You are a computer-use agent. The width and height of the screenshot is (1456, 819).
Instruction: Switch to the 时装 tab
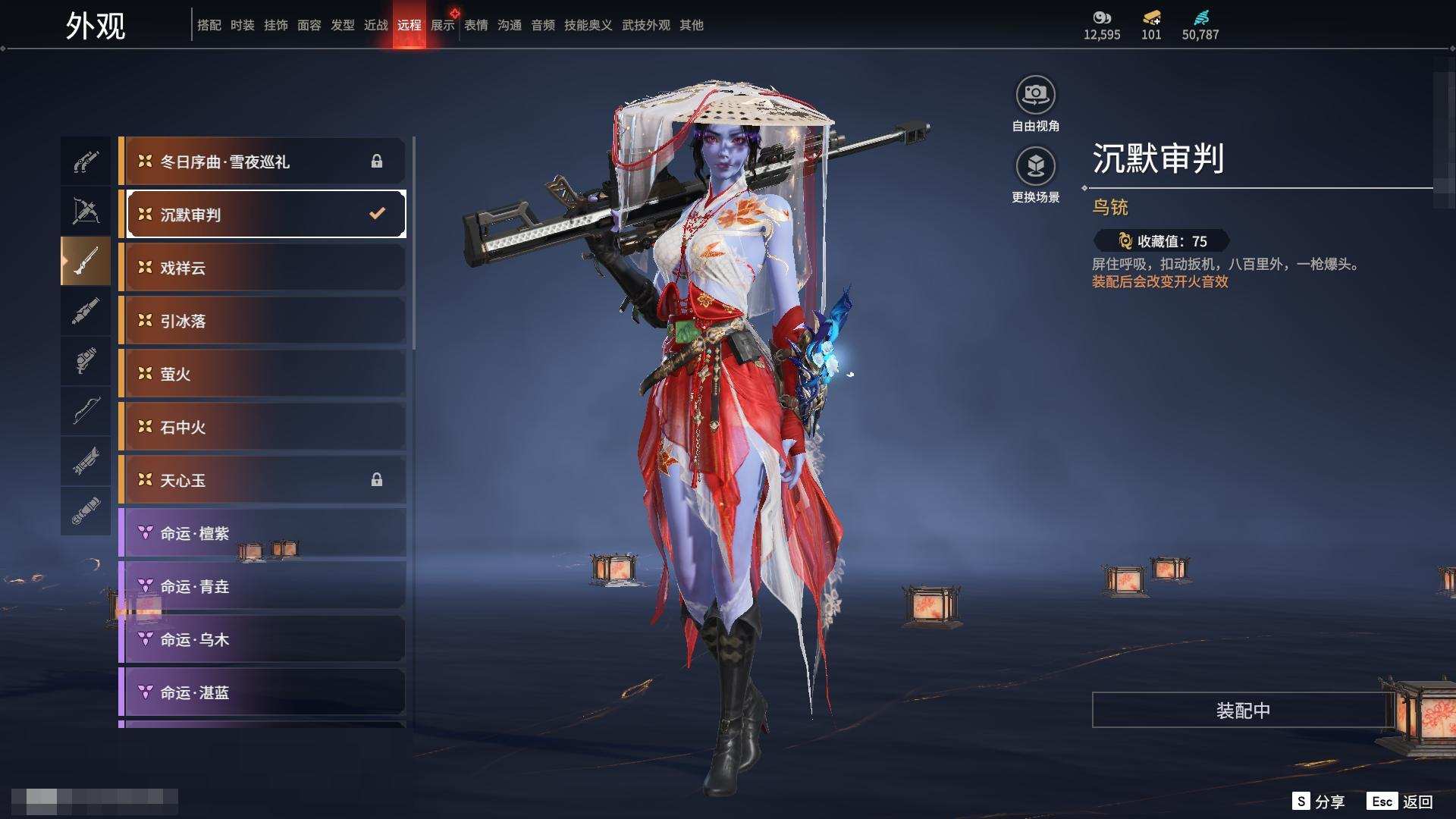pos(243,25)
